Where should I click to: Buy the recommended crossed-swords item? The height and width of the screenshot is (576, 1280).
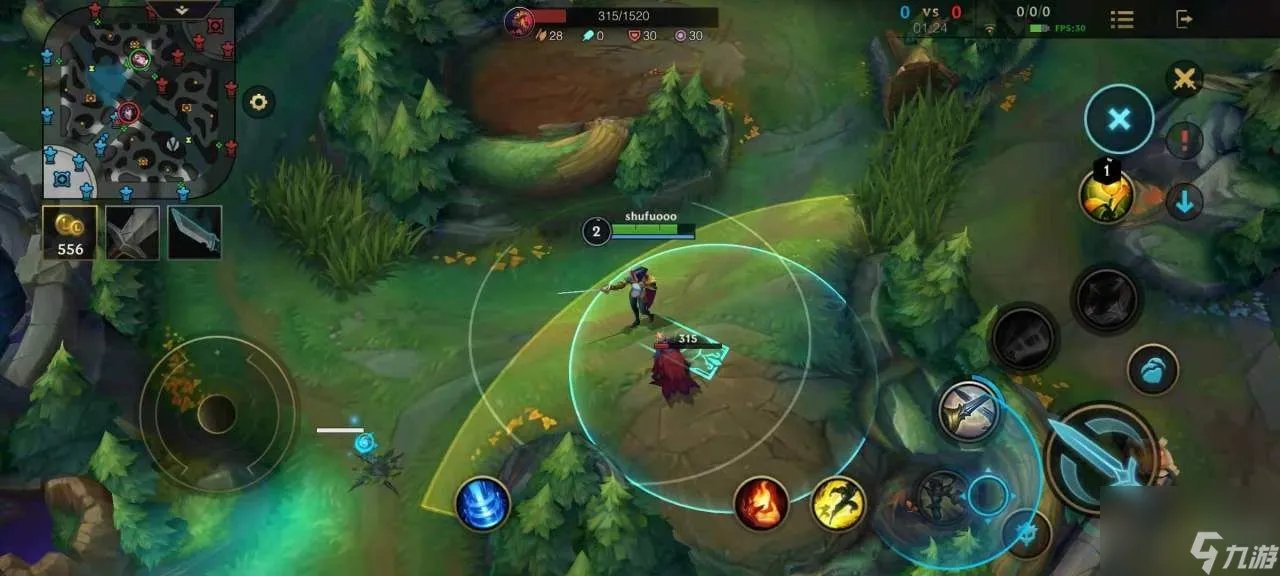pyautogui.click(x=132, y=232)
